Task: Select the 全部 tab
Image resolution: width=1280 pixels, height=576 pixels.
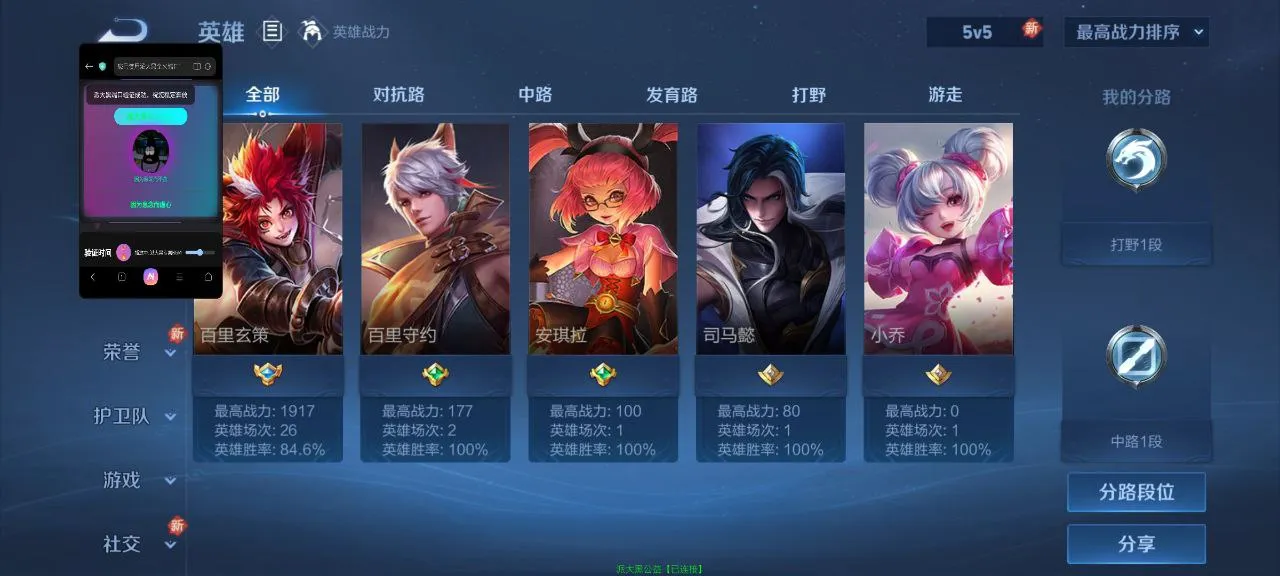Action: pyautogui.click(x=263, y=95)
